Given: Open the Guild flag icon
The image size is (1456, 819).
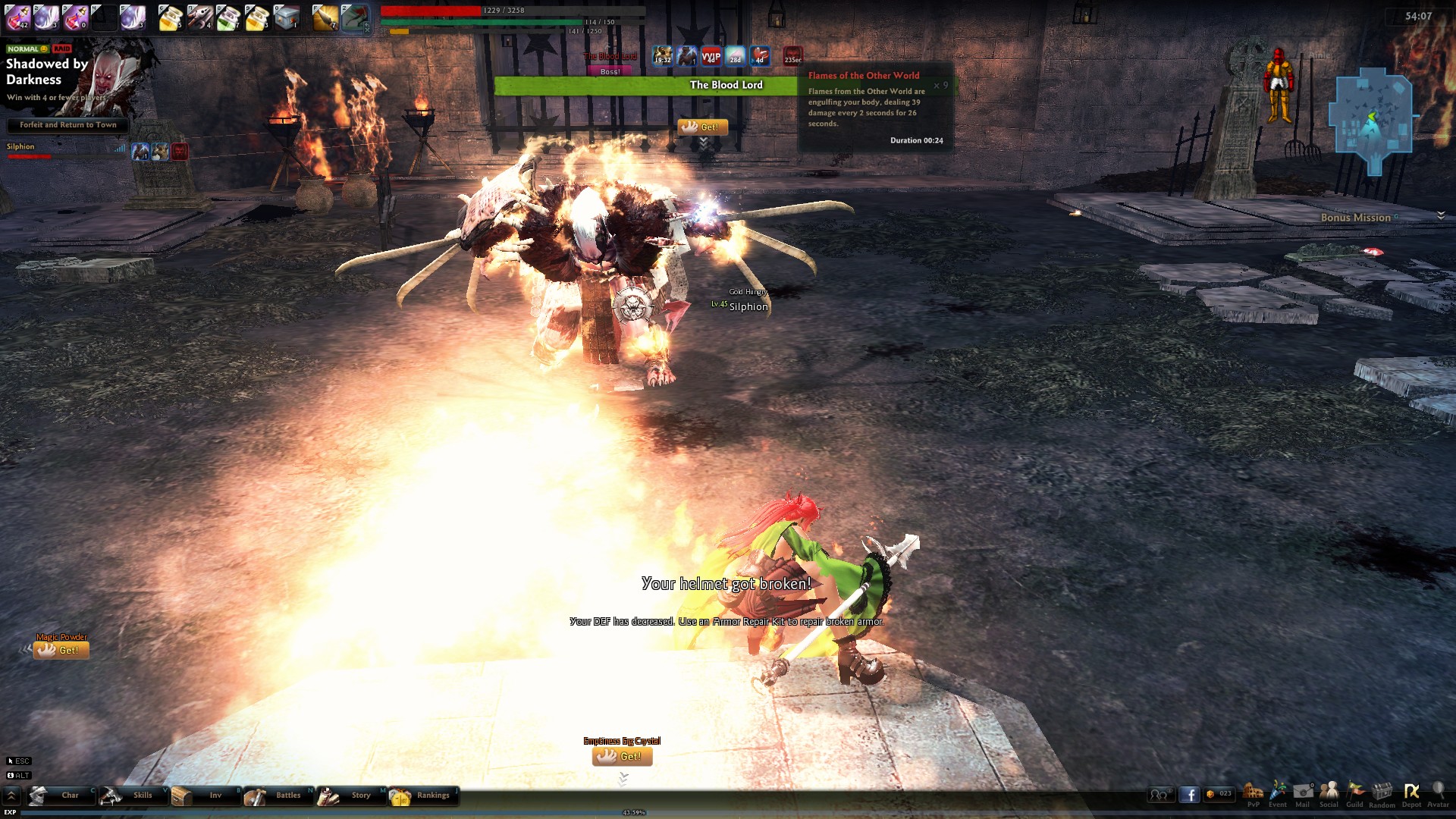Looking at the screenshot, I should point(1354,792).
